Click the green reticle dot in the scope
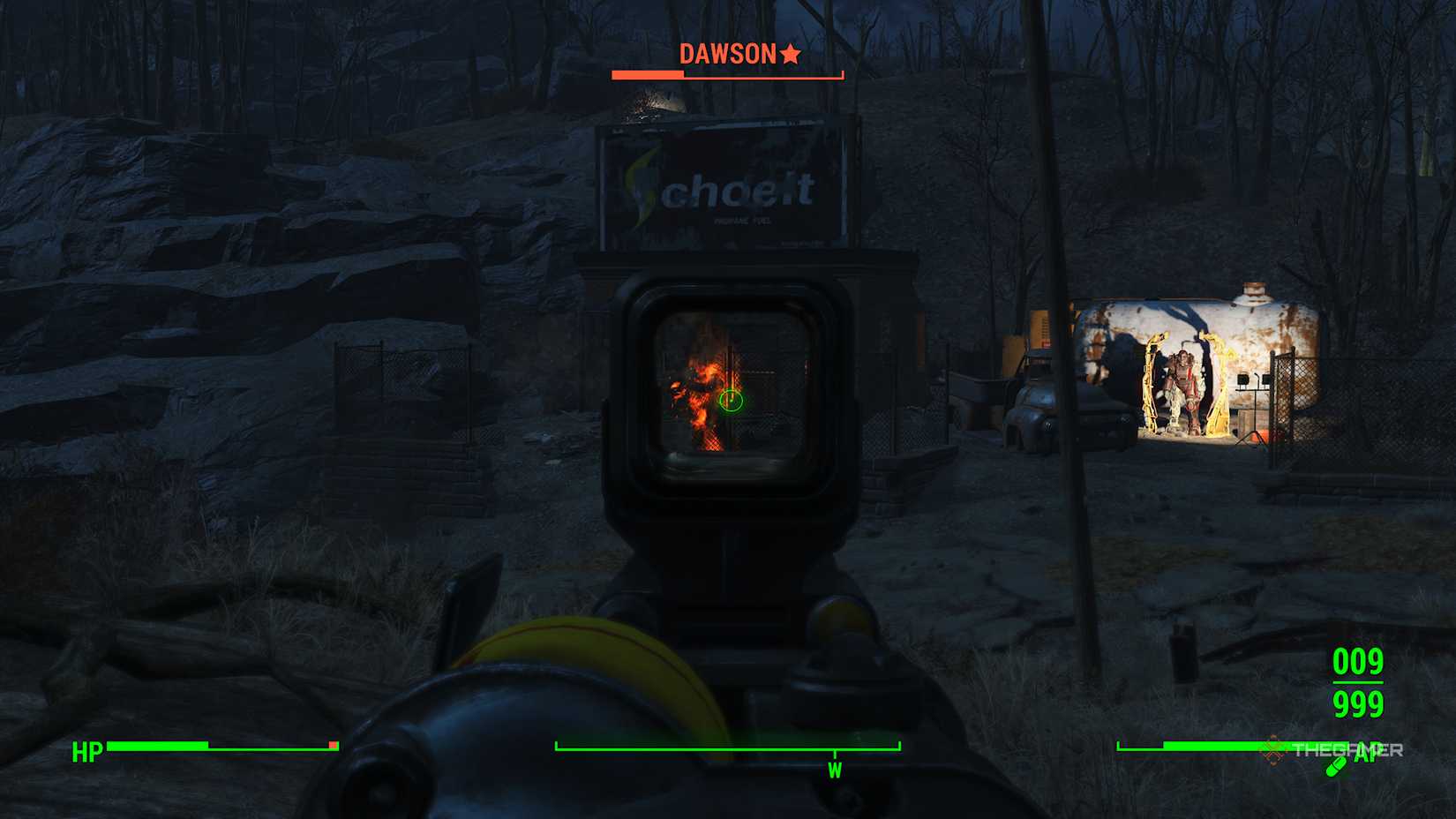The height and width of the screenshot is (819, 1456). click(733, 402)
